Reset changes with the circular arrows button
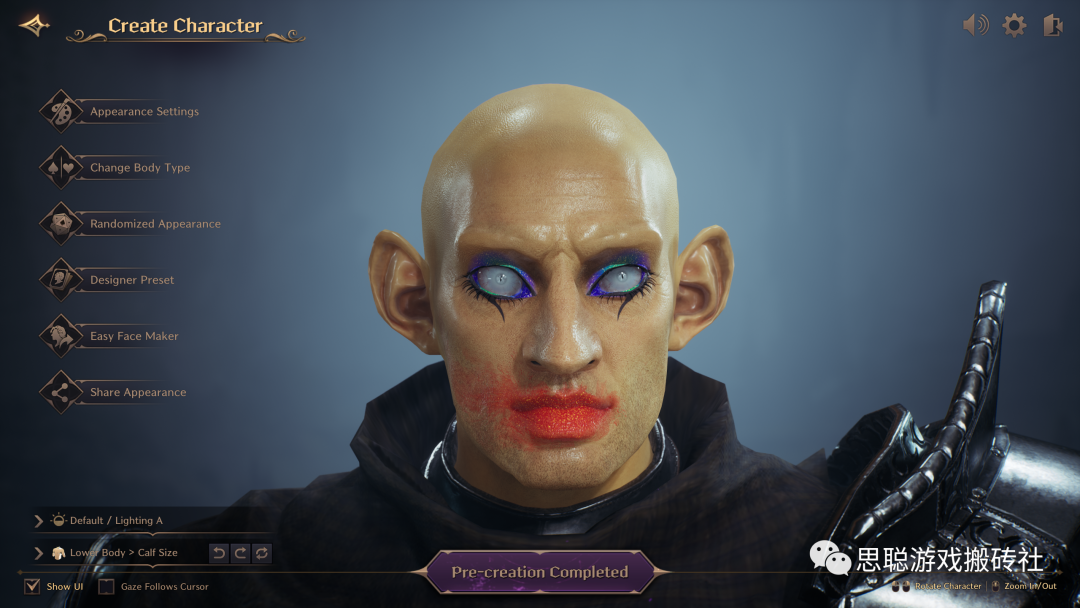 tap(262, 553)
